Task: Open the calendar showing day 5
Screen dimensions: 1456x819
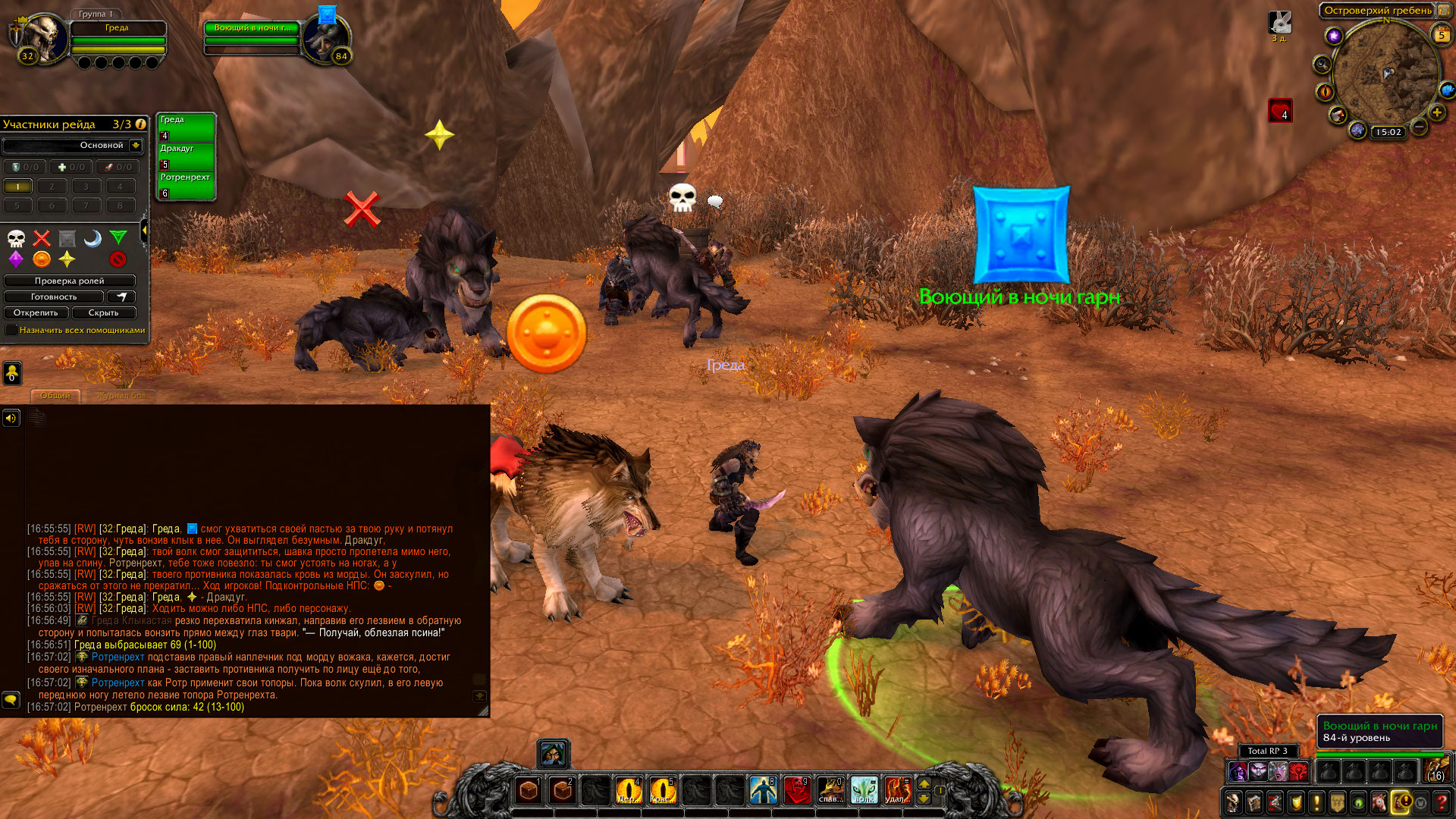Action: pos(1442,34)
